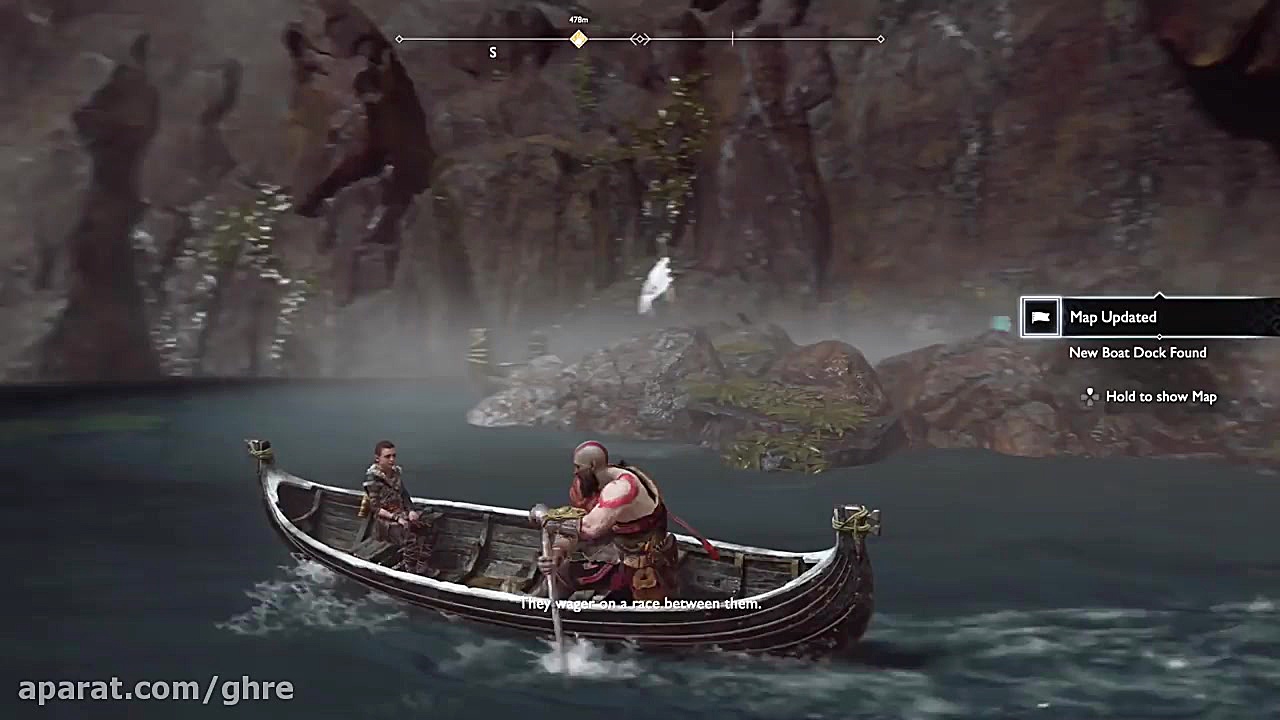Click the d-pad icon next to Hold to show Map

[1090, 396]
